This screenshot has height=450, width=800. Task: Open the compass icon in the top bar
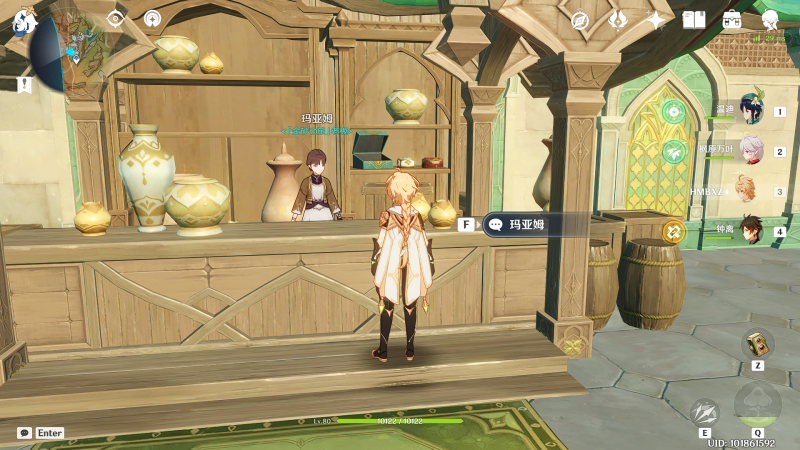tap(579, 20)
